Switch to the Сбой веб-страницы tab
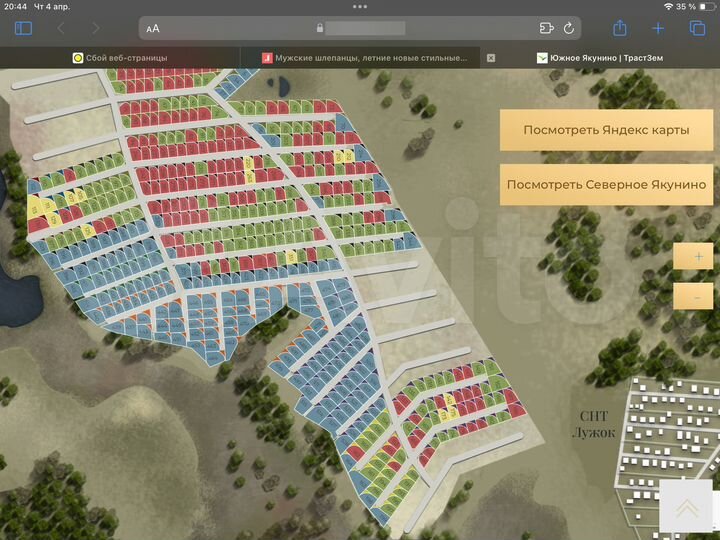Image resolution: width=720 pixels, height=540 pixels. pos(120,58)
